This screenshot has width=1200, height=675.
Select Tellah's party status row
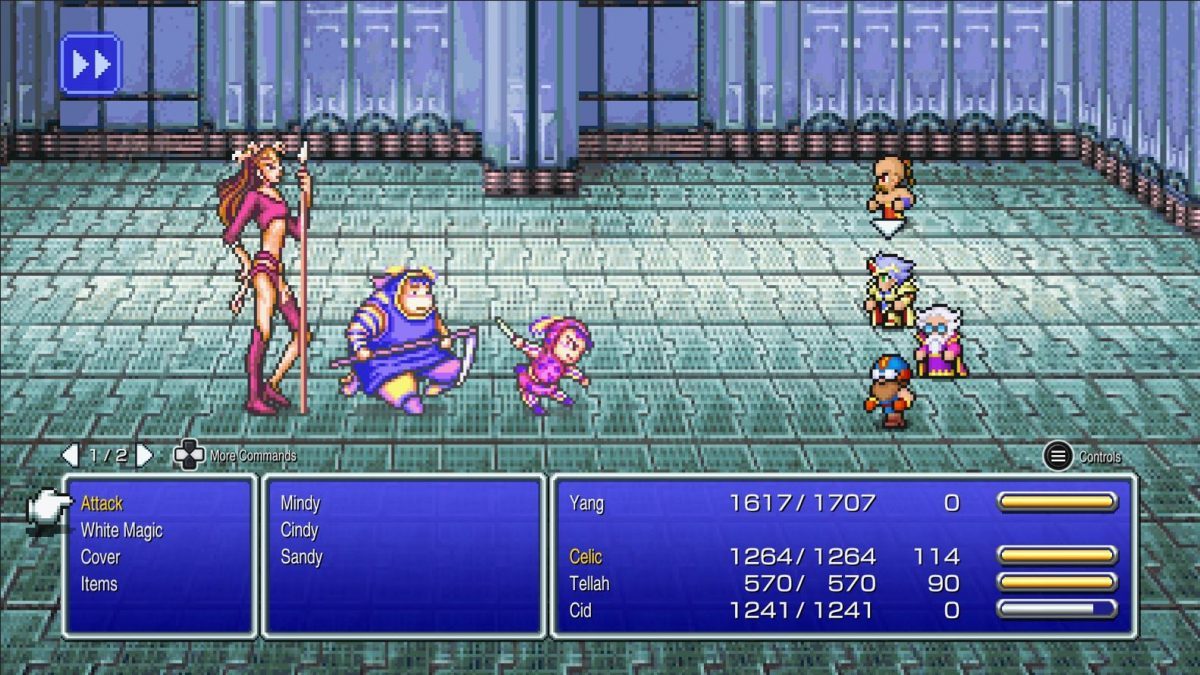pos(842,583)
